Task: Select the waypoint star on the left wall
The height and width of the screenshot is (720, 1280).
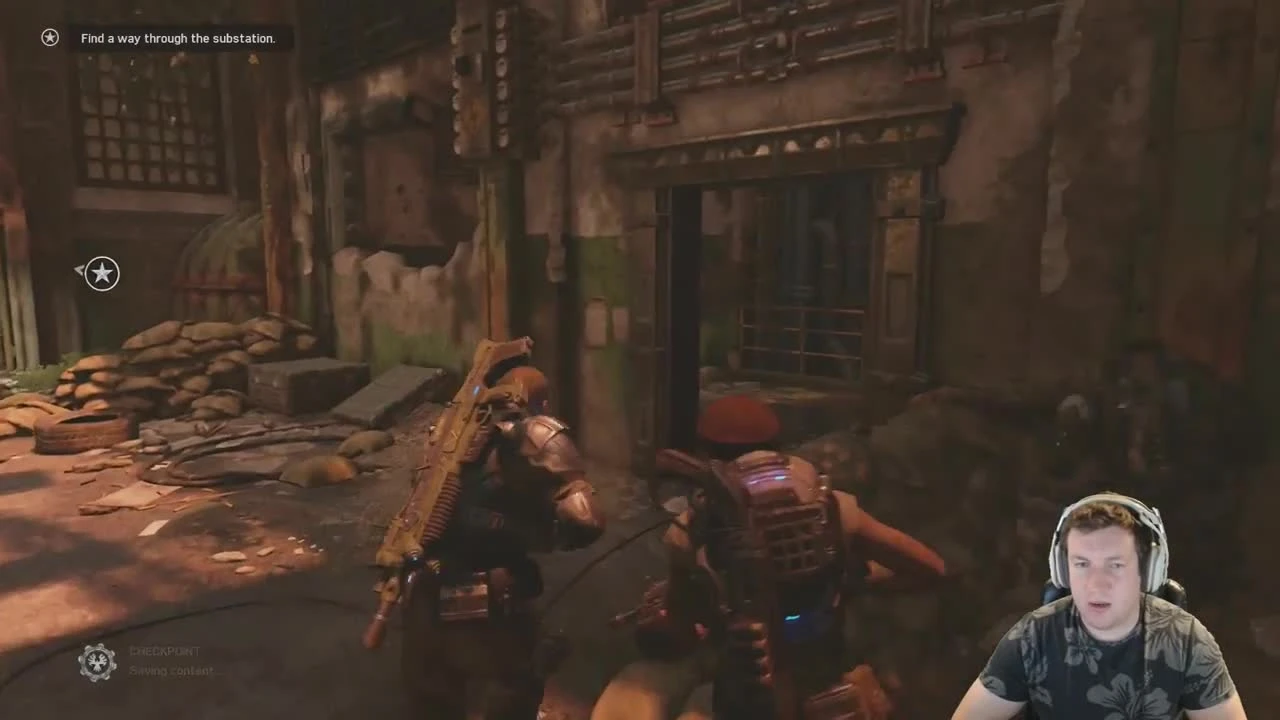Action: click(x=101, y=273)
